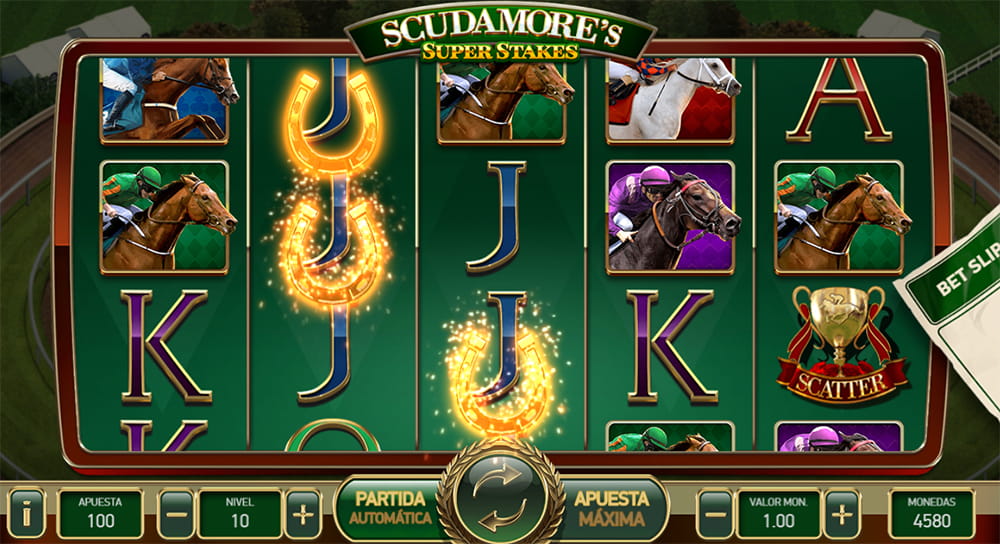The height and width of the screenshot is (544, 1000).
Task: Decrease the coin value (Valor Mon.)
Action: pos(714,513)
